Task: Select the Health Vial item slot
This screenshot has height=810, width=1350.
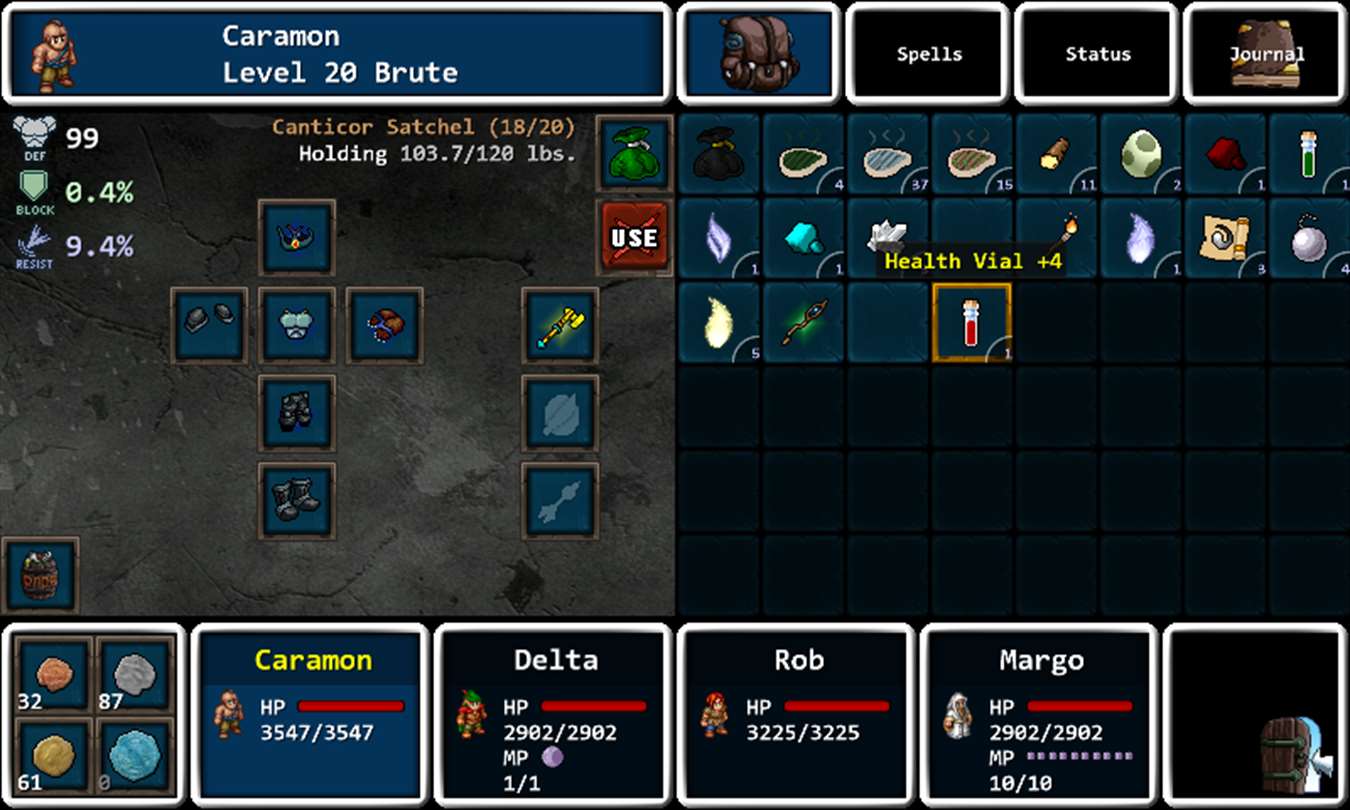Action: tap(971, 322)
